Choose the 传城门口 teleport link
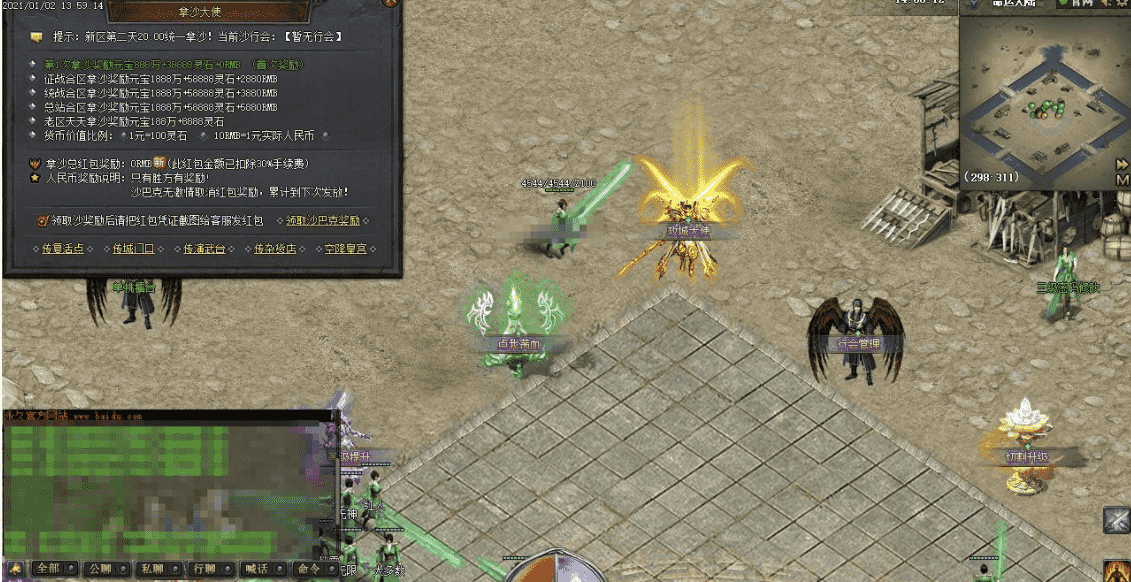Viewport: 1131px width, 582px height. pyautogui.click(x=133, y=248)
